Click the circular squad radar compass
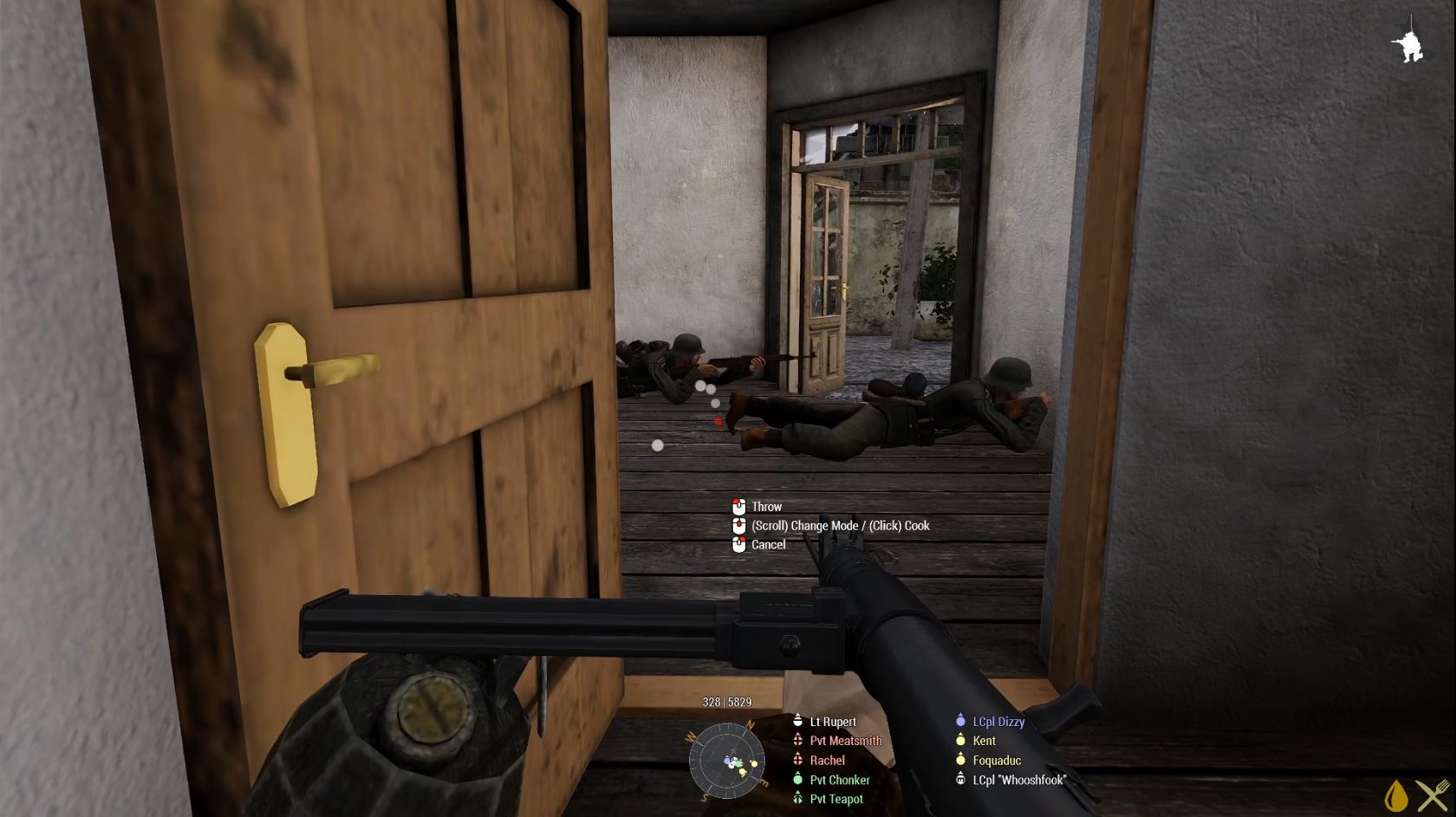Viewport: 1456px width, 817px height. coord(726,761)
